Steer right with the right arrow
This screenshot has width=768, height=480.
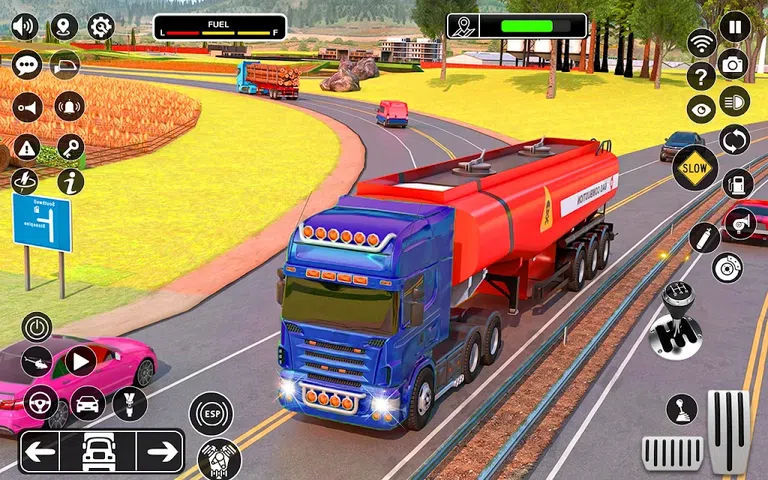[x=162, y=452]
